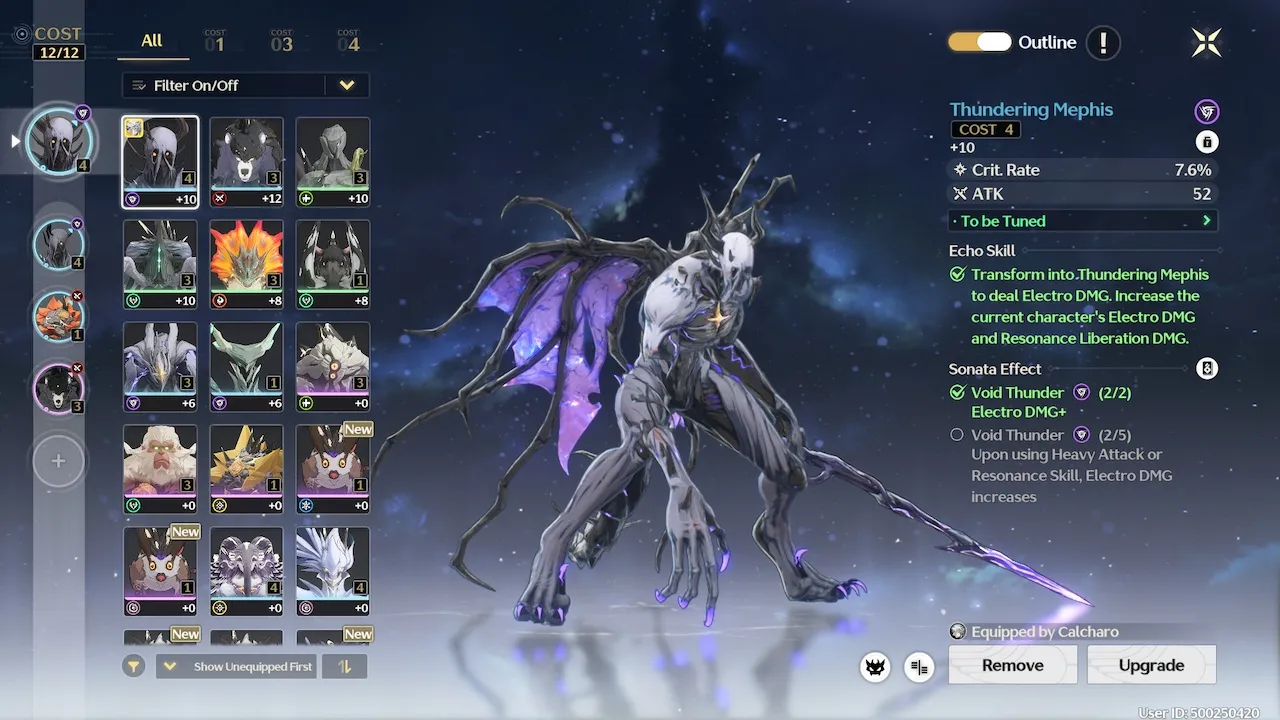Show only Cost 3 echoes tab
Screen dimensions: 1280x720
pos(281,42)
